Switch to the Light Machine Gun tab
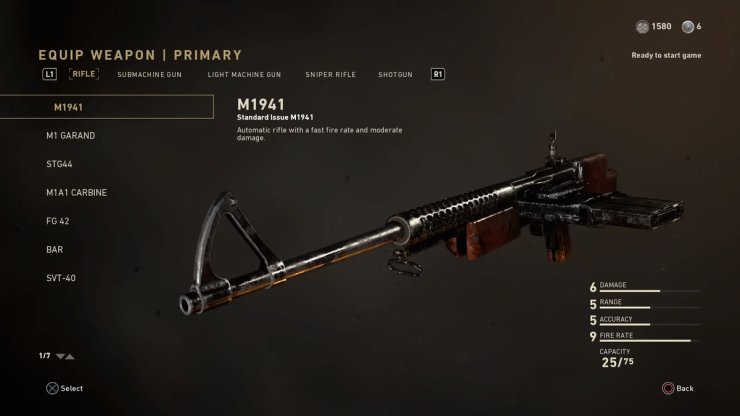740x416 pixels. pos(244,74)
